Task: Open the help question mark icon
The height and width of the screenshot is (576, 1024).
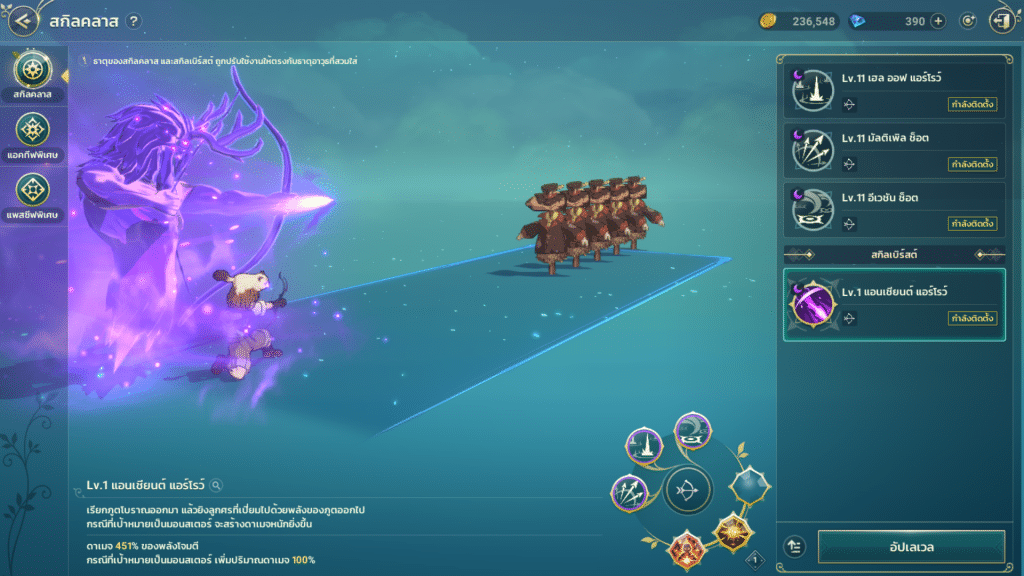Action: (134, 21)
